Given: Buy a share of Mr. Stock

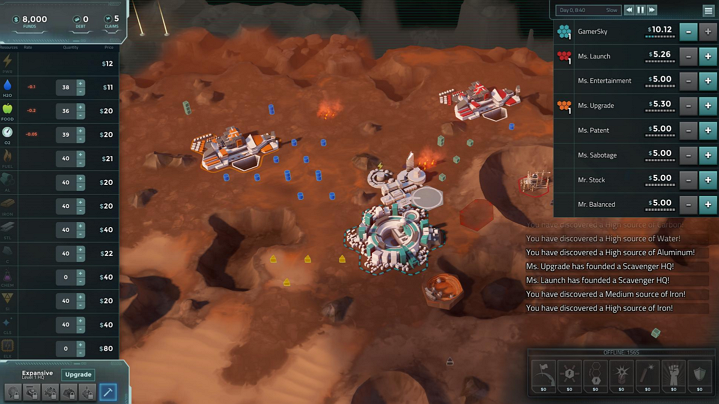Looking at the screenshot, I should 708,179.
